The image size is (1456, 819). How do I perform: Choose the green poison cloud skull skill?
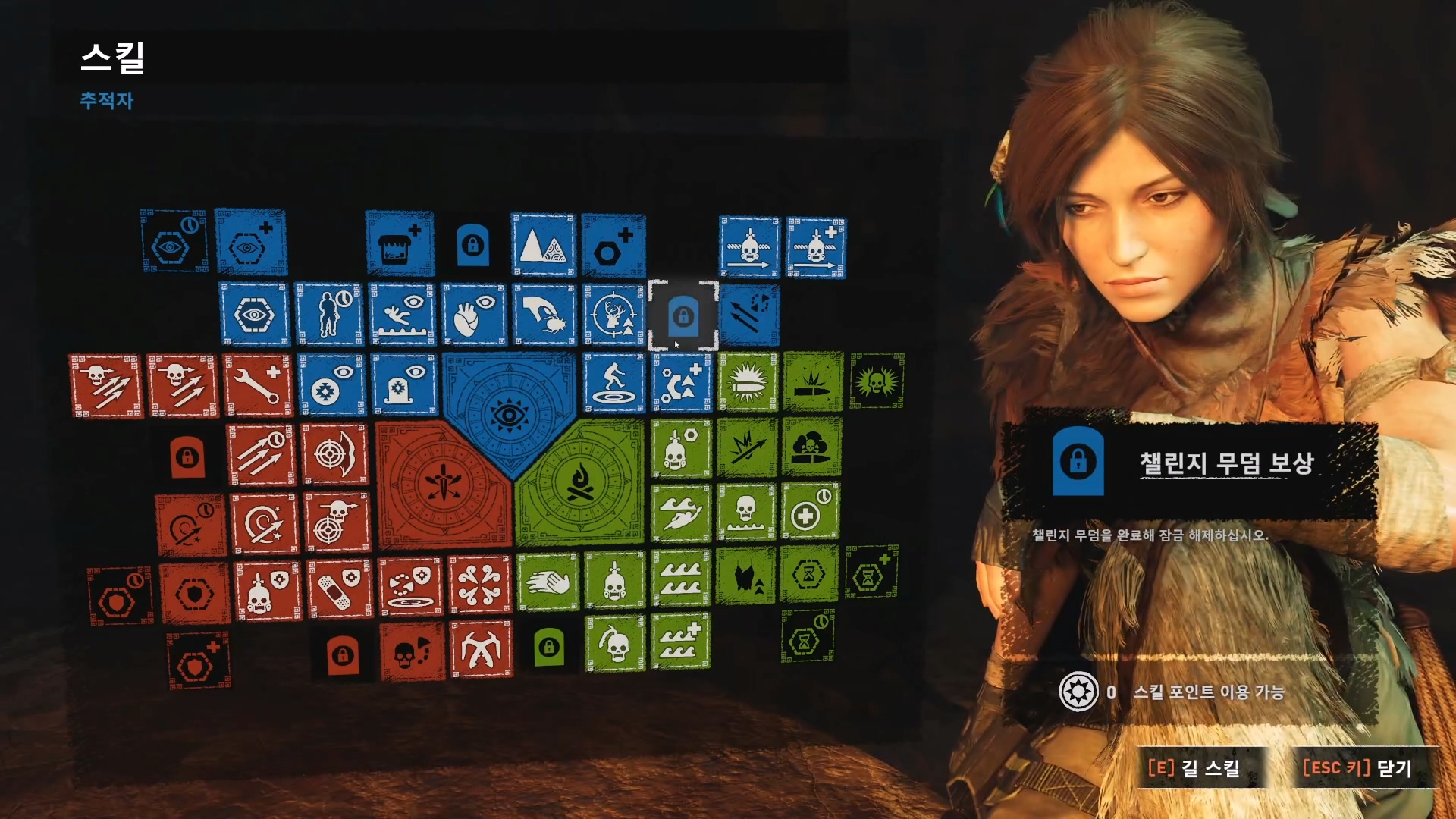click(811, 447)
